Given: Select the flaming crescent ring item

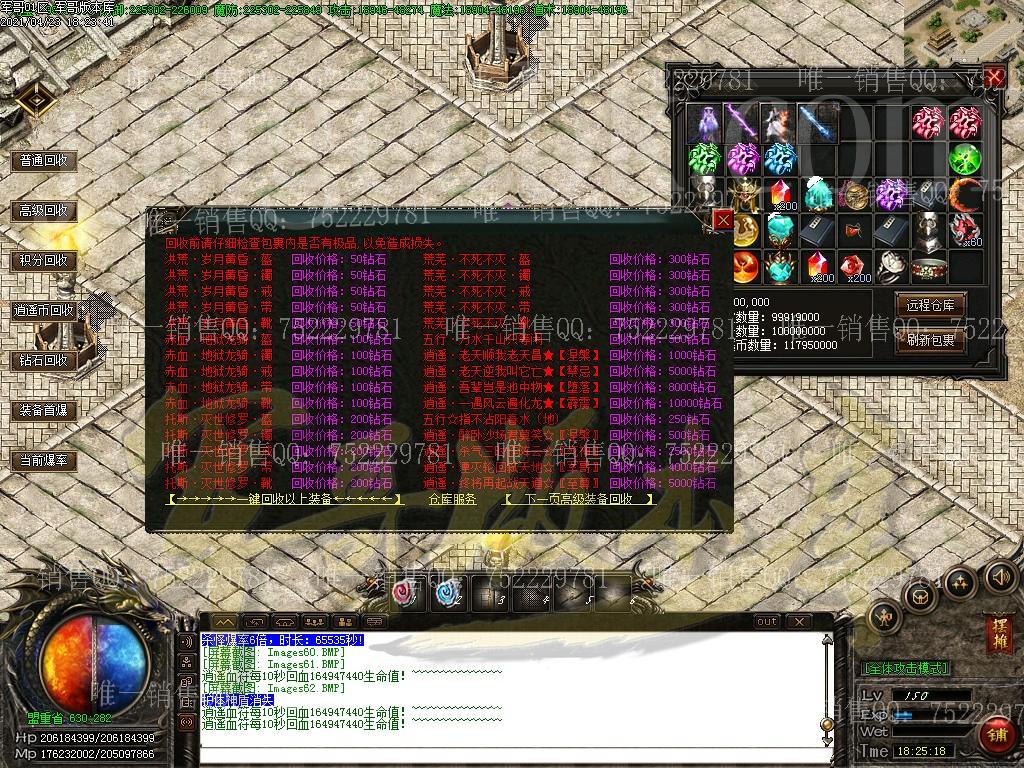Looking at the screenshot, I should (964, 194).
